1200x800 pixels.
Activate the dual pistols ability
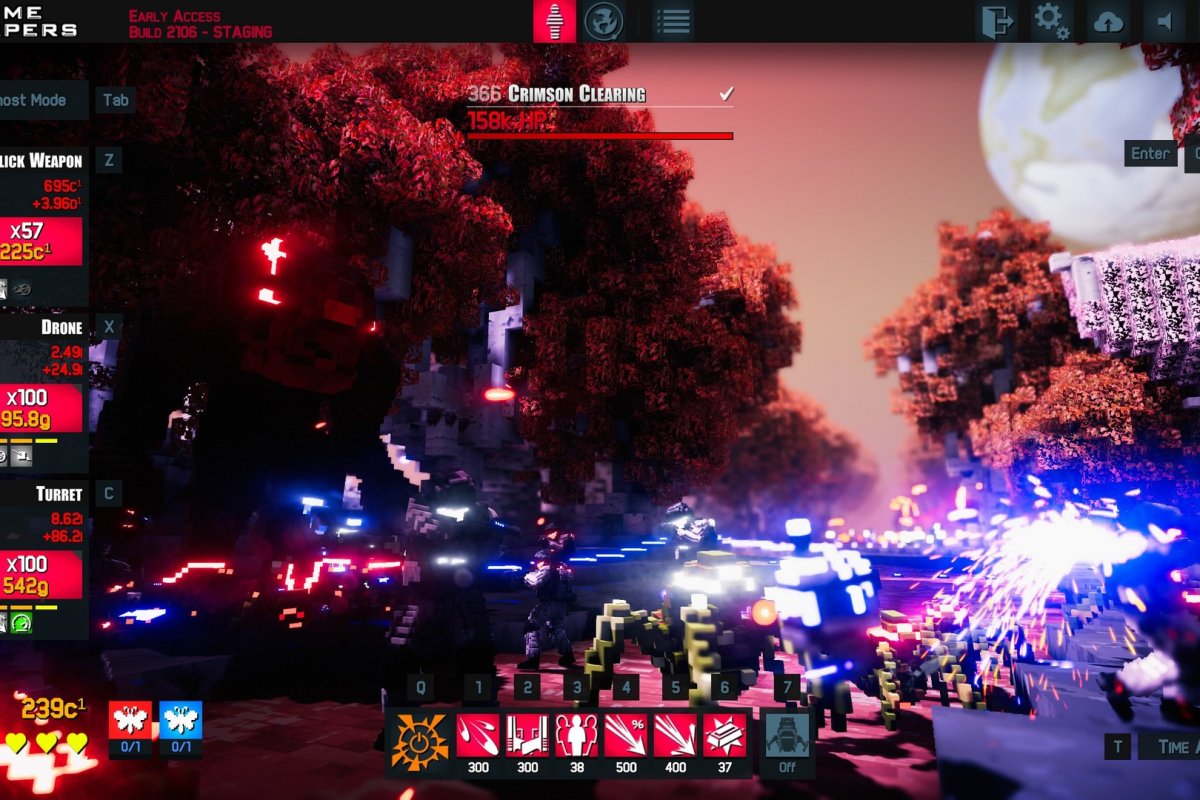(527, 736)
